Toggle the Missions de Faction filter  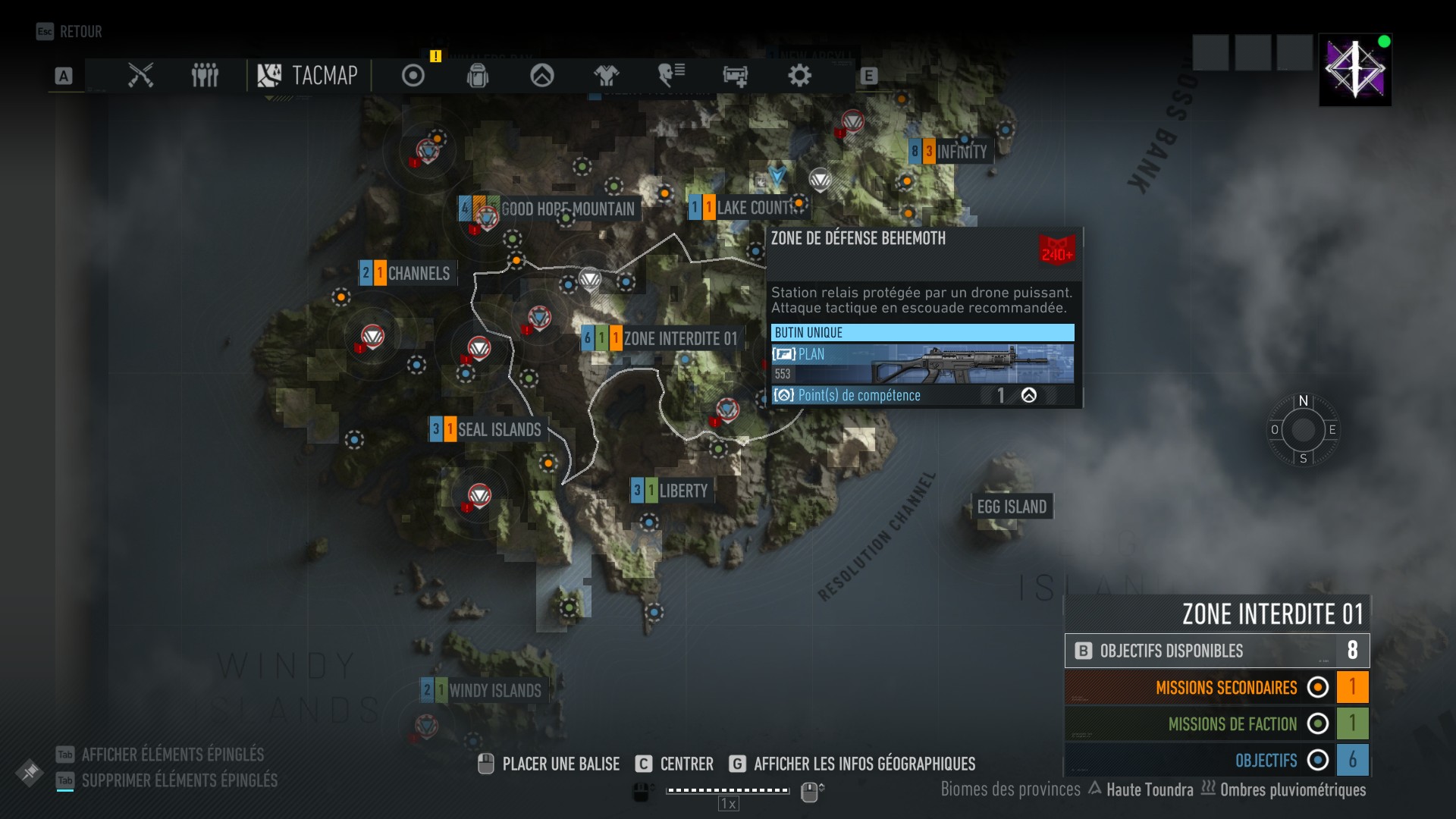pos(1318,723)
